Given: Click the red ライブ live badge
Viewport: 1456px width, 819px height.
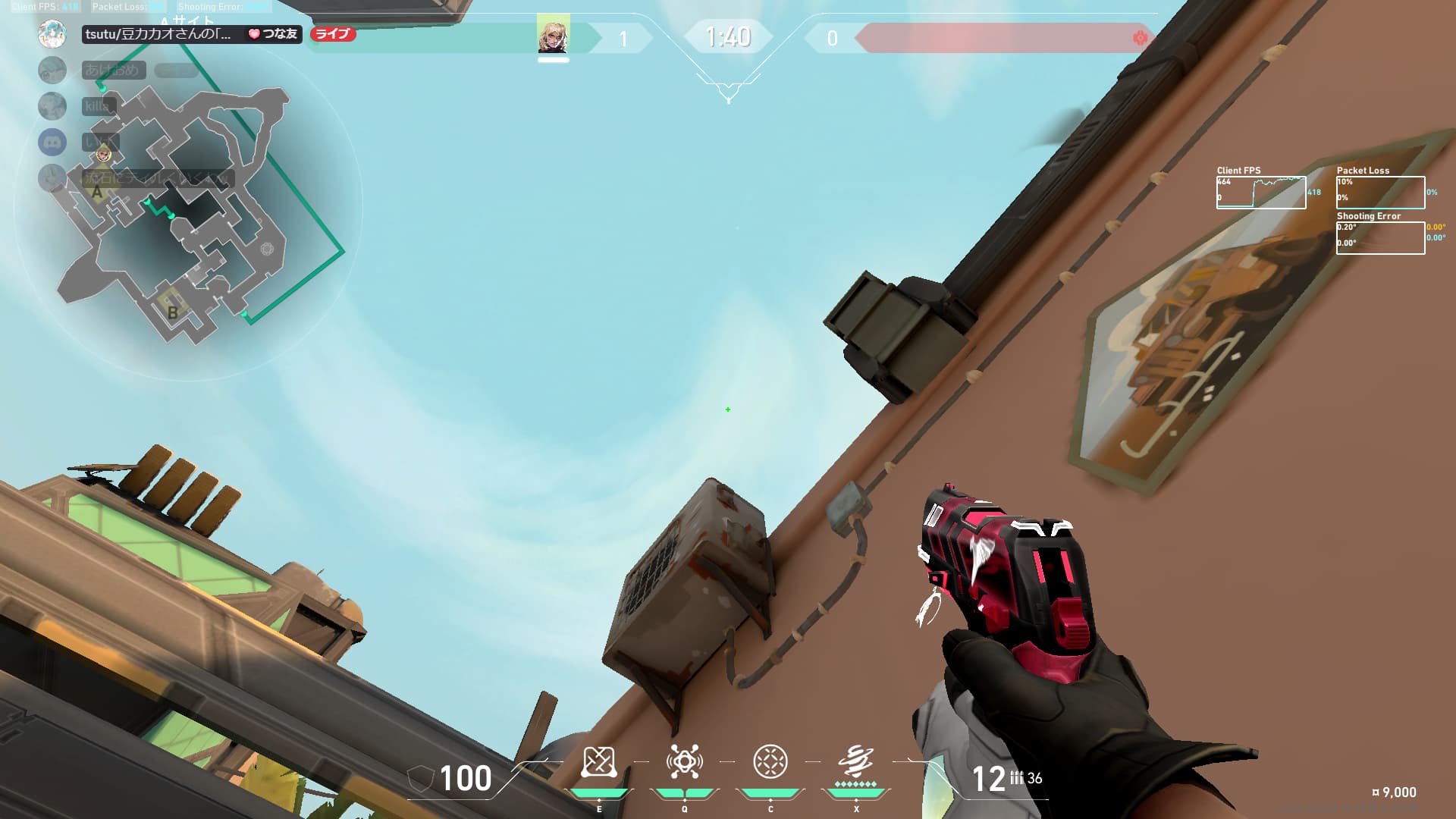Looking at the screenshot, I should [333, 34].
